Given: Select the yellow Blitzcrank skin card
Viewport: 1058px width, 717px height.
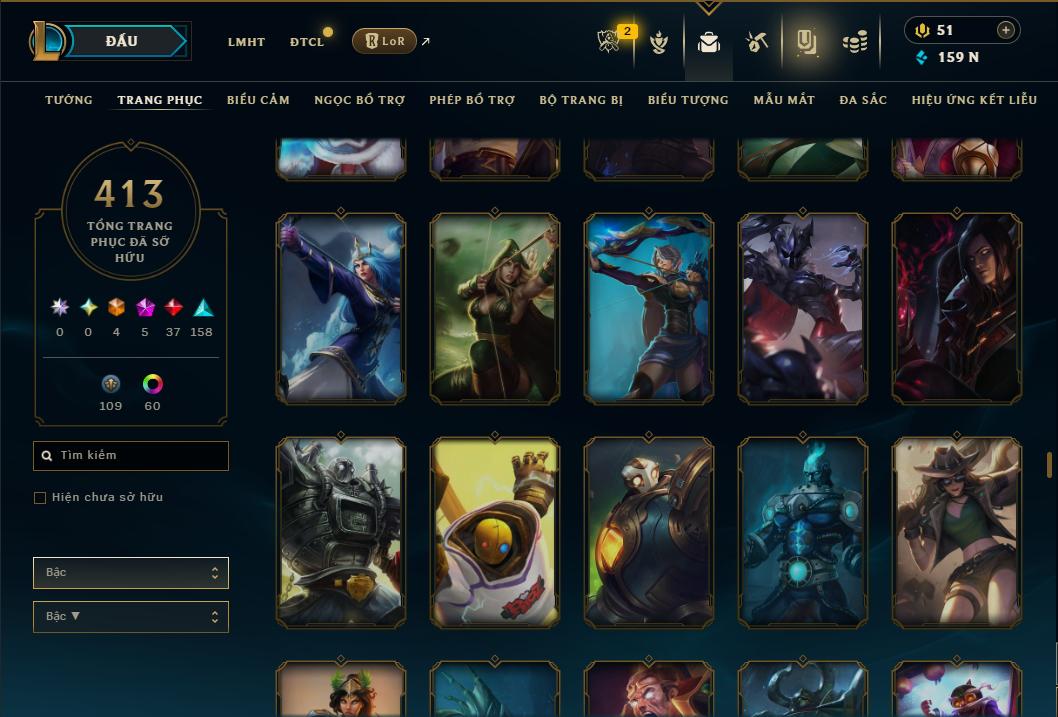Looking at the screenshot, I should coord(495,532).
